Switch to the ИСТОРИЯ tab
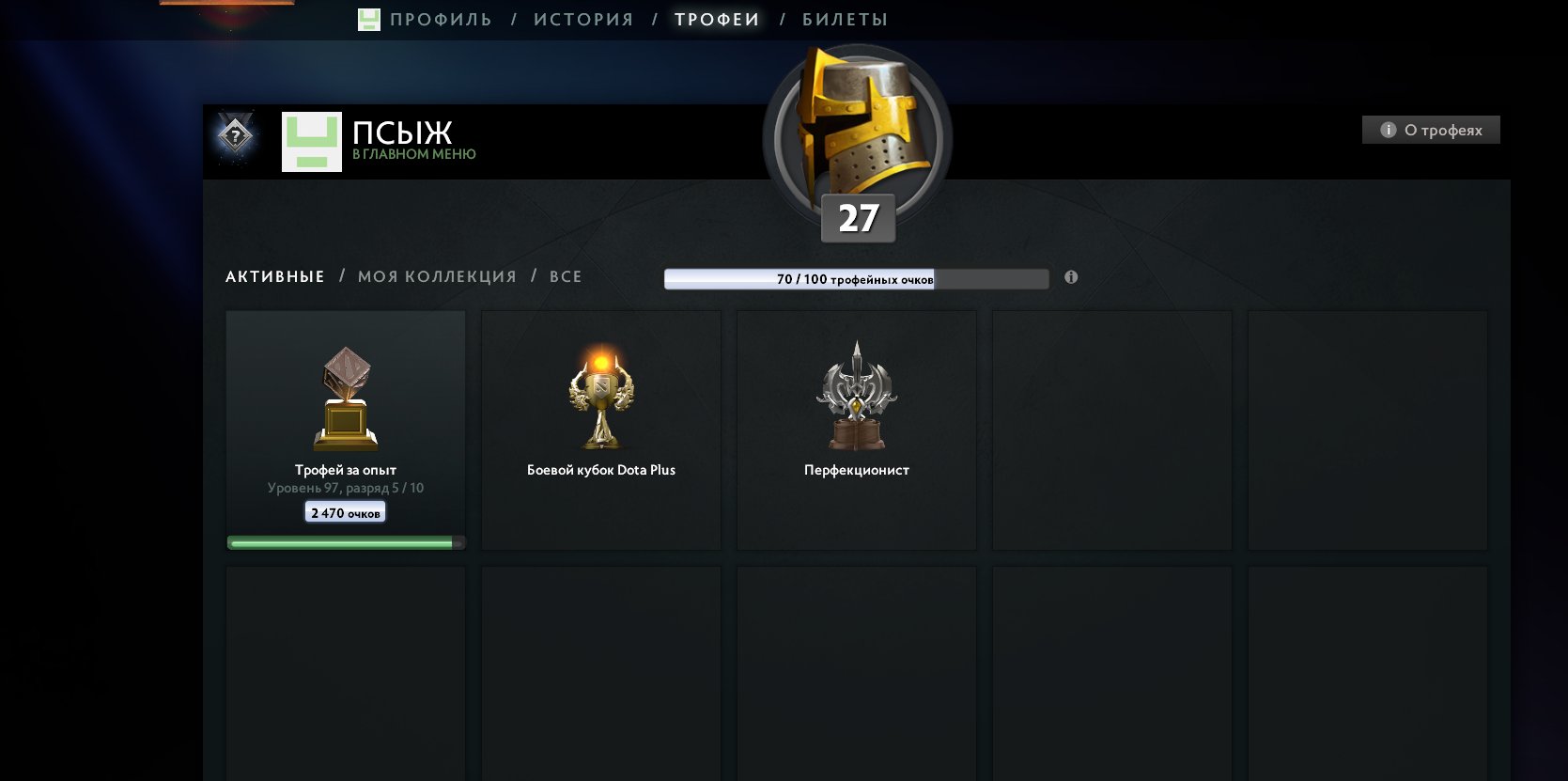Screen dimensions: 1568x781 (x=582, y=18)
